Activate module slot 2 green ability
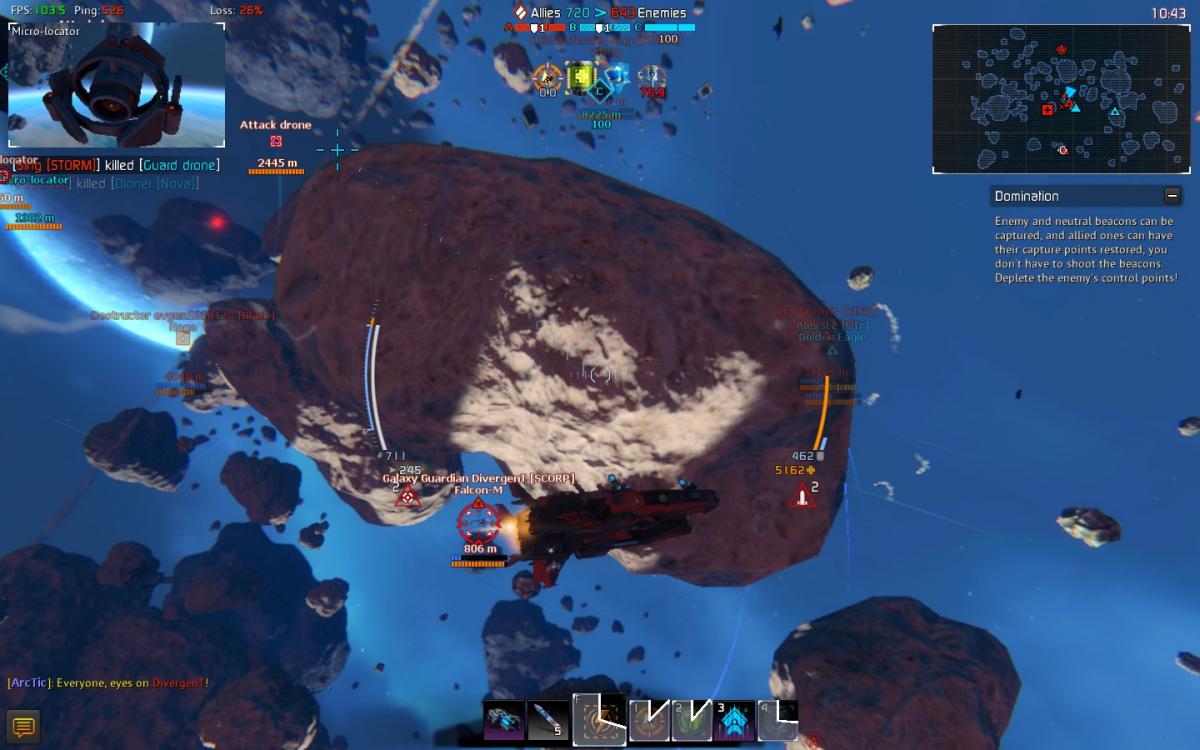Image resolution: width=1200 pixels, height=750 pixels. [x=691, y=721]
